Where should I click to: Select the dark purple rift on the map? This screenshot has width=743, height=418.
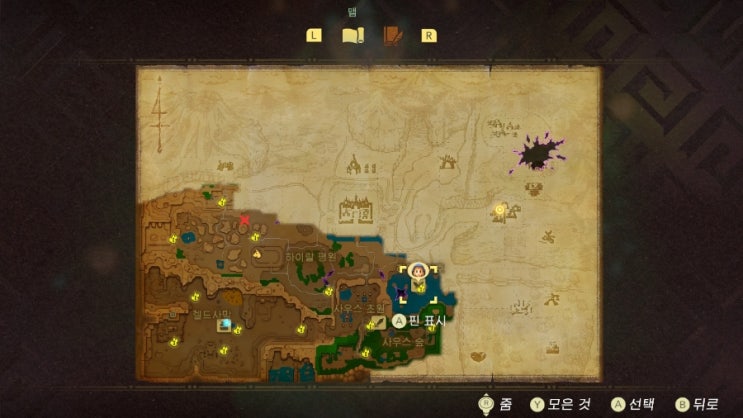(540, 155)
